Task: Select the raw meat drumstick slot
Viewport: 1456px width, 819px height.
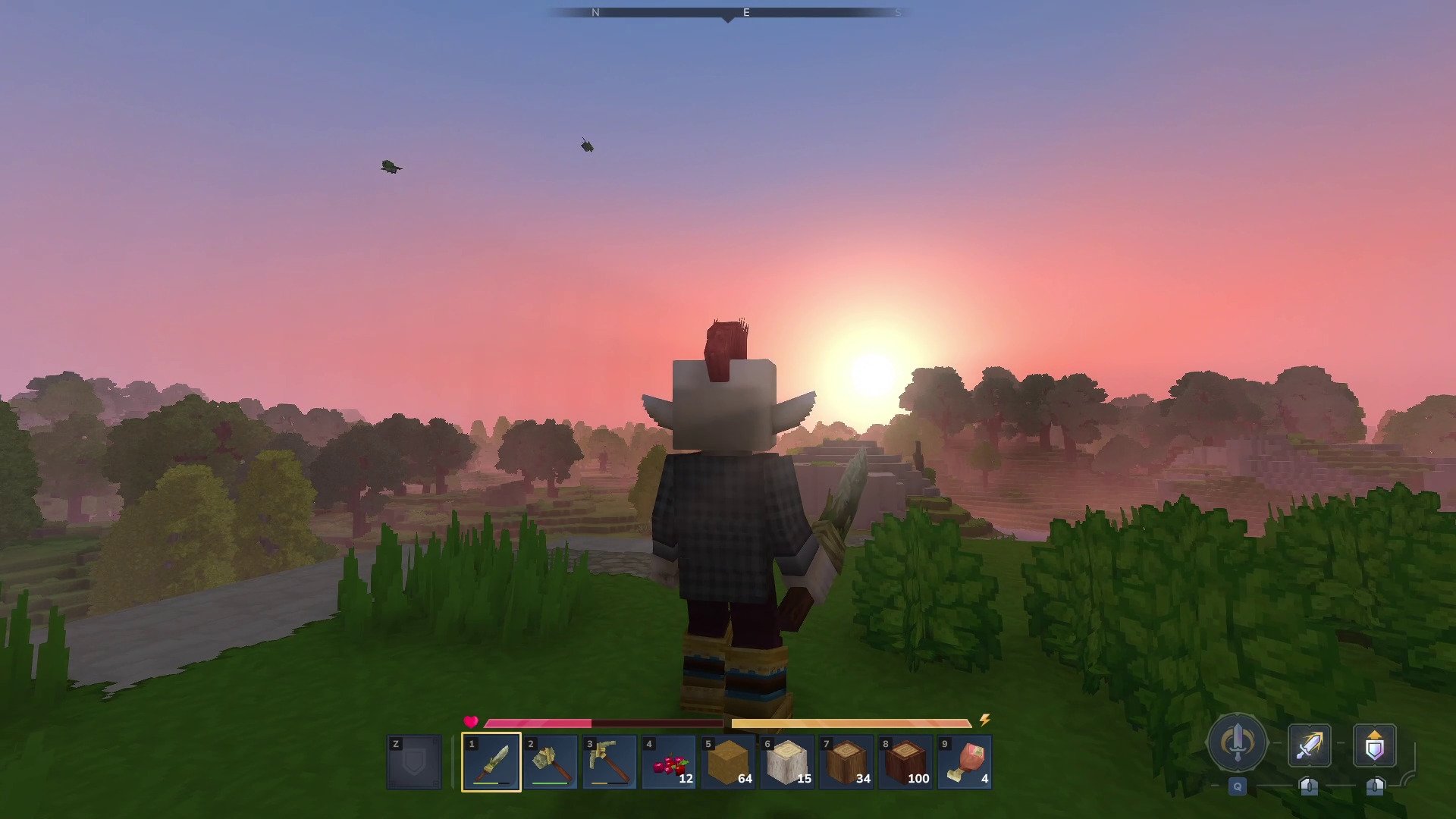Action: (x=965, y=762)
